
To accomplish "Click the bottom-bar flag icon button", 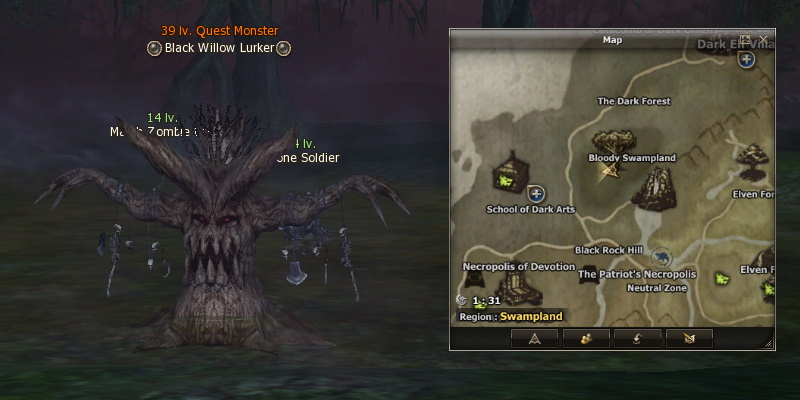I will point(688,338).
